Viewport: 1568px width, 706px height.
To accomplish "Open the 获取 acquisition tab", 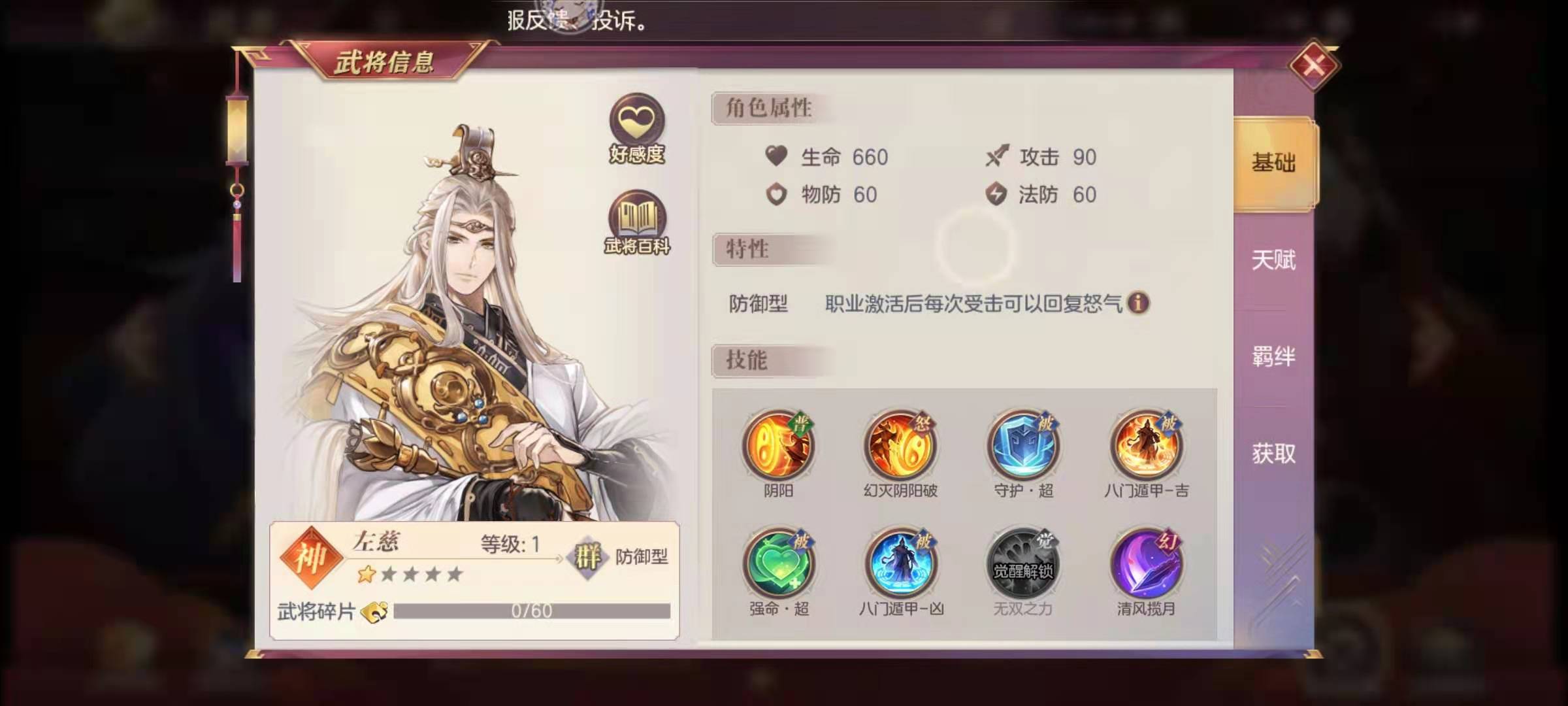I will click(1273, 452).
